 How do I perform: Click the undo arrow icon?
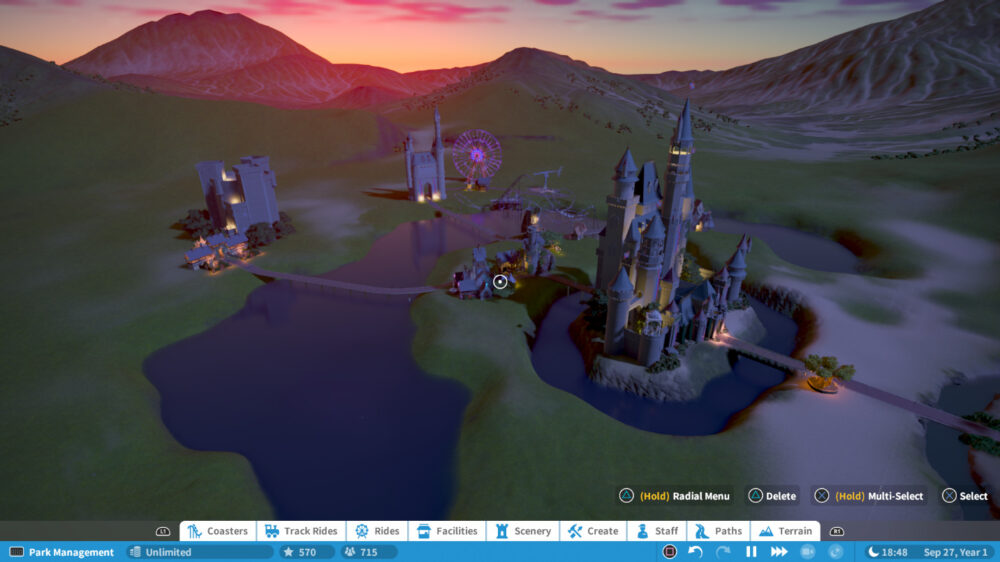pyautogui.click(x=695, y=552)
